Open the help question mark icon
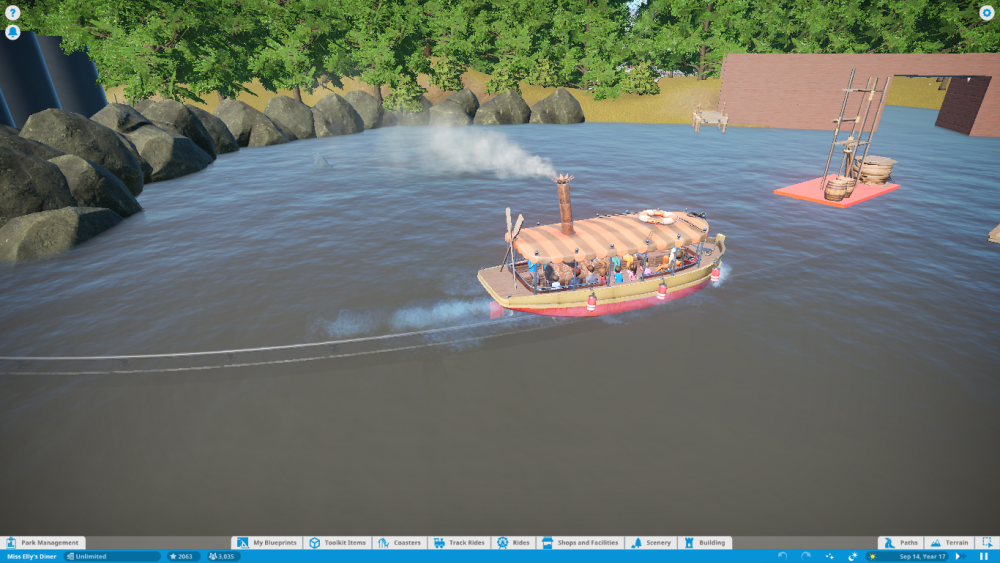 (x=13, y=13)
